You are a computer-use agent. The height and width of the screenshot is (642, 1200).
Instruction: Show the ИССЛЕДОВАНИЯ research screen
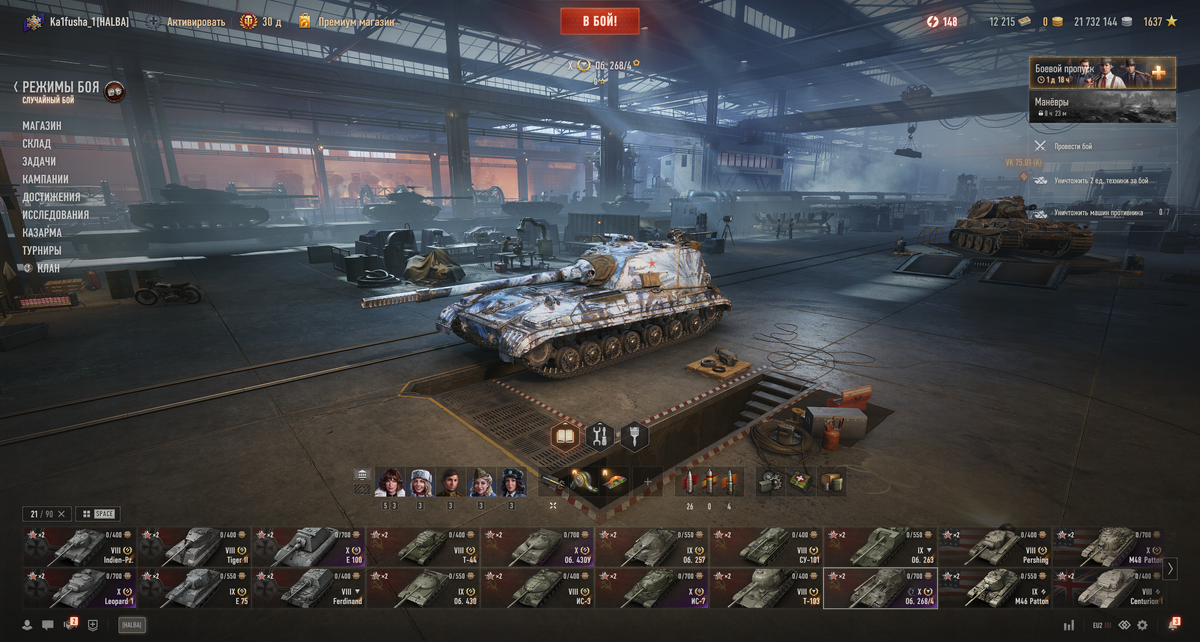(55, 215)
